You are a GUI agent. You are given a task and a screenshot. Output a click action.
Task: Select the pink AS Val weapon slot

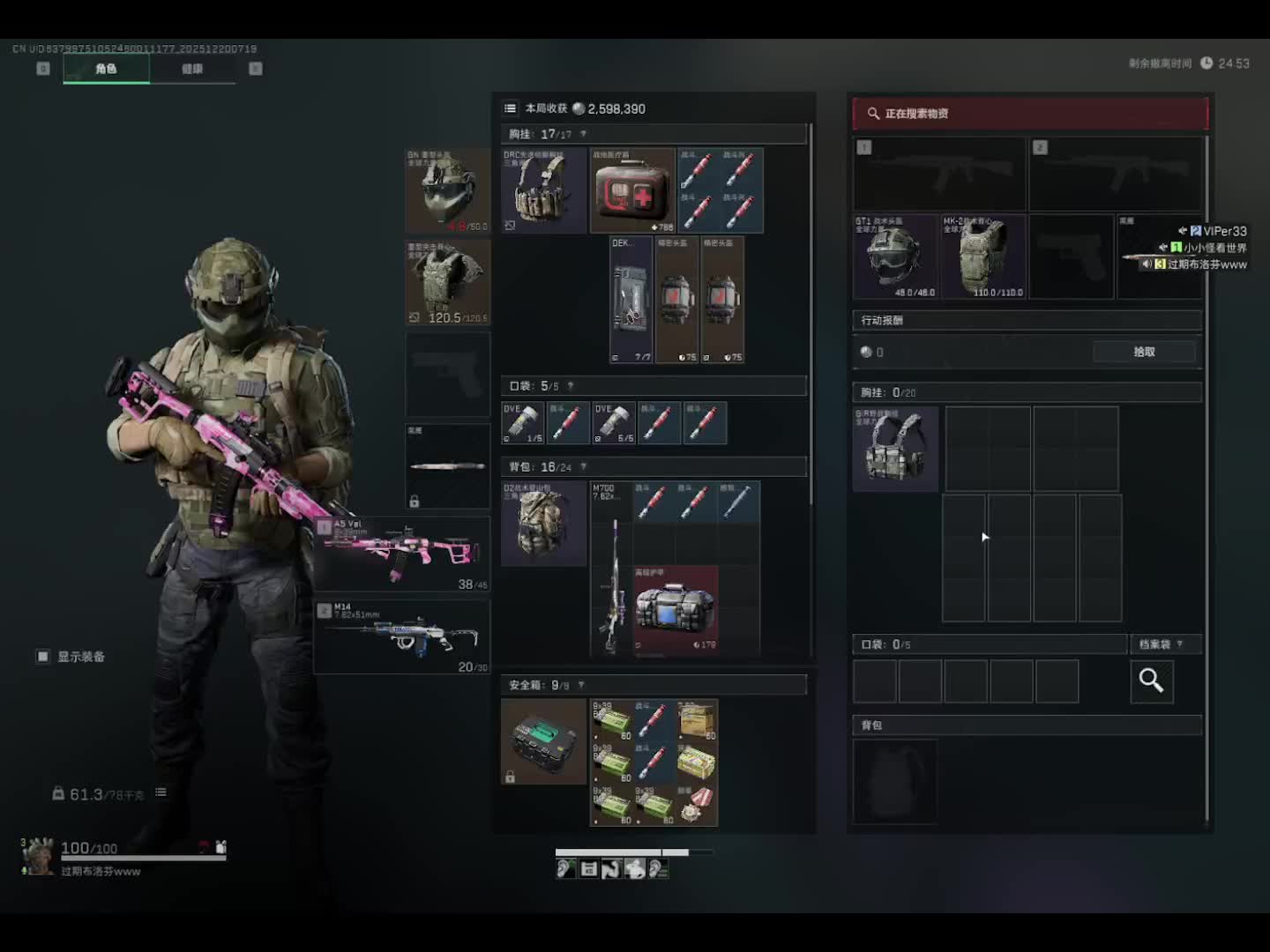pos(402,554)
